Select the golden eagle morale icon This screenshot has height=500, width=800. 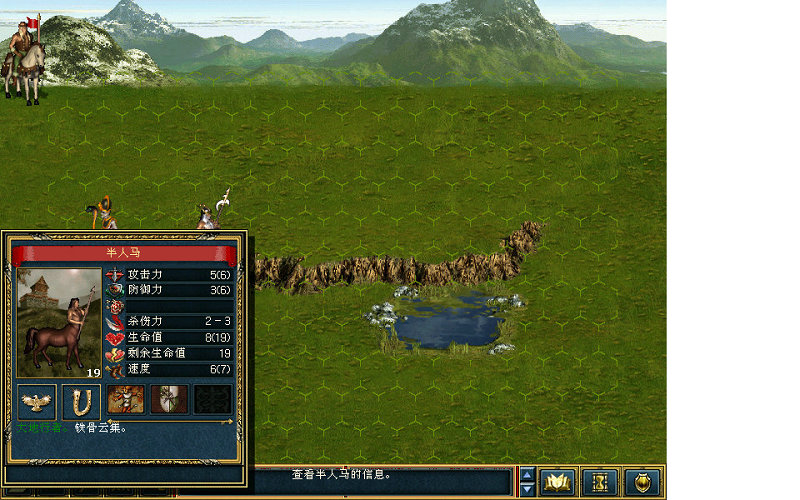pos(37,401)
